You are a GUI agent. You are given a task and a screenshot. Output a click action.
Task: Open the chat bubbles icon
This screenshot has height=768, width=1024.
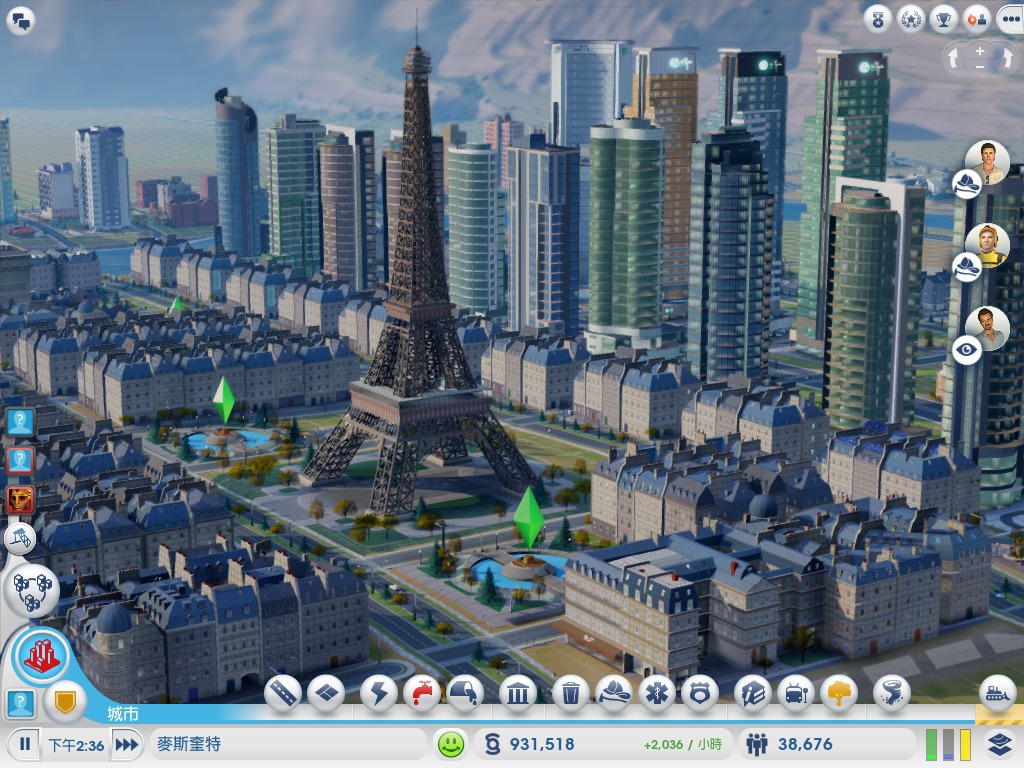click(x=21, y=20)
